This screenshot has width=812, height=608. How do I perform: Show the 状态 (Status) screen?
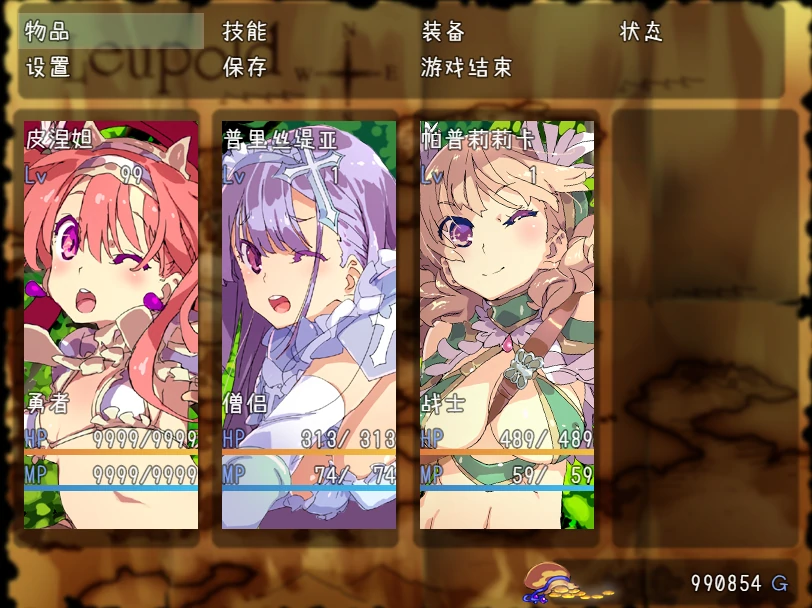point(641,32)
